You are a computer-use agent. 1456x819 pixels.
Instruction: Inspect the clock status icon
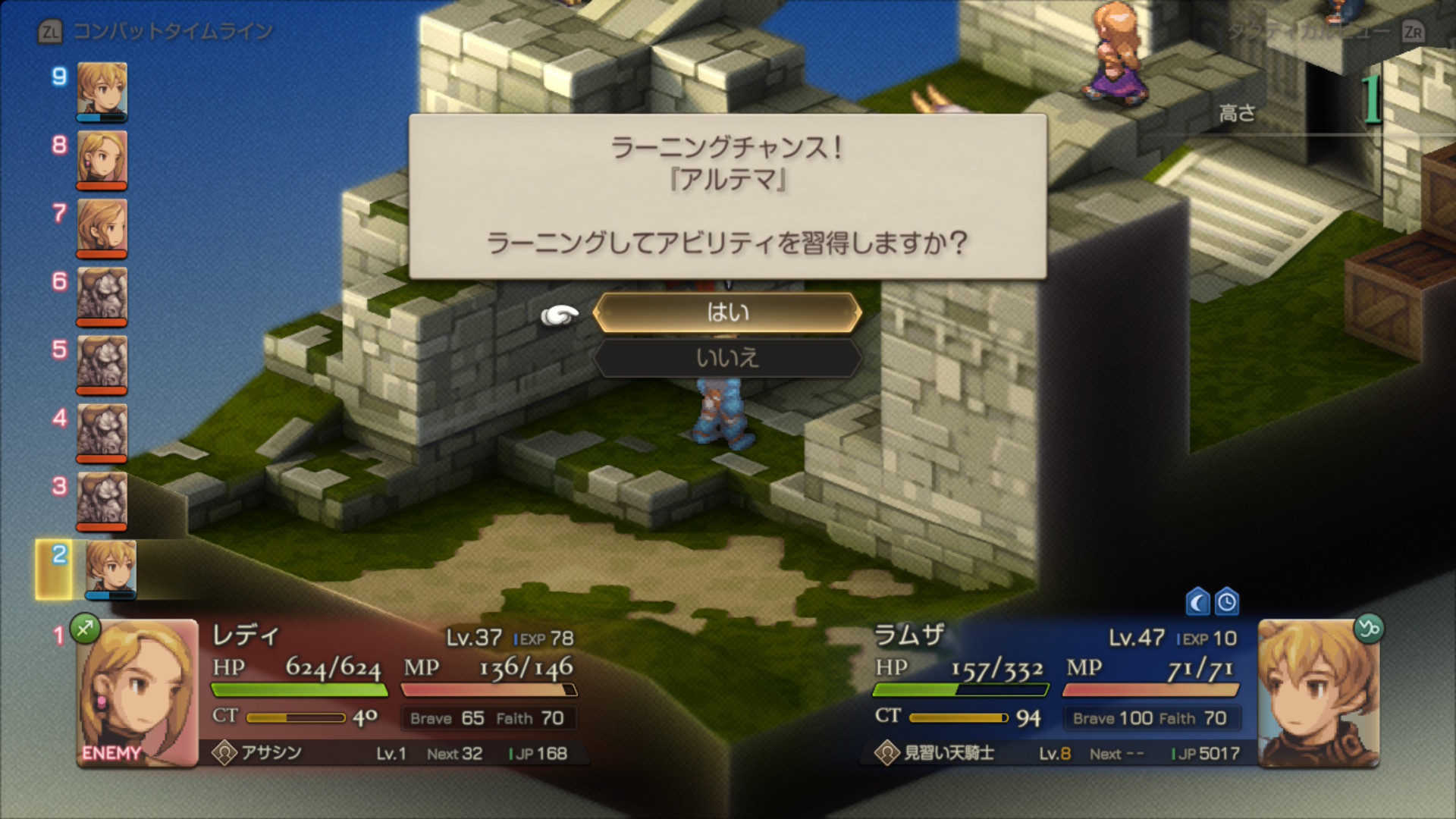pyautogui.click(x=1226, y=603)
